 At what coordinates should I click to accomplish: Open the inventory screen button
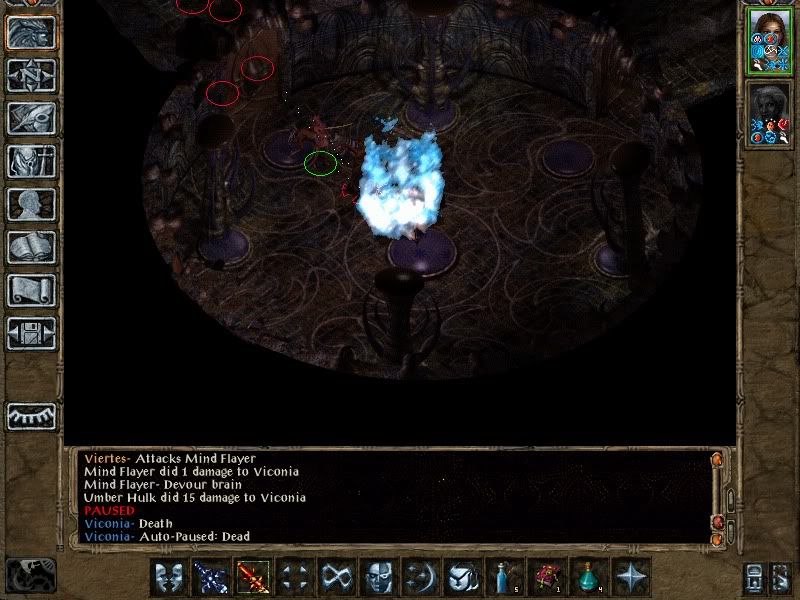pyautogui.click(x=32, y=161)
